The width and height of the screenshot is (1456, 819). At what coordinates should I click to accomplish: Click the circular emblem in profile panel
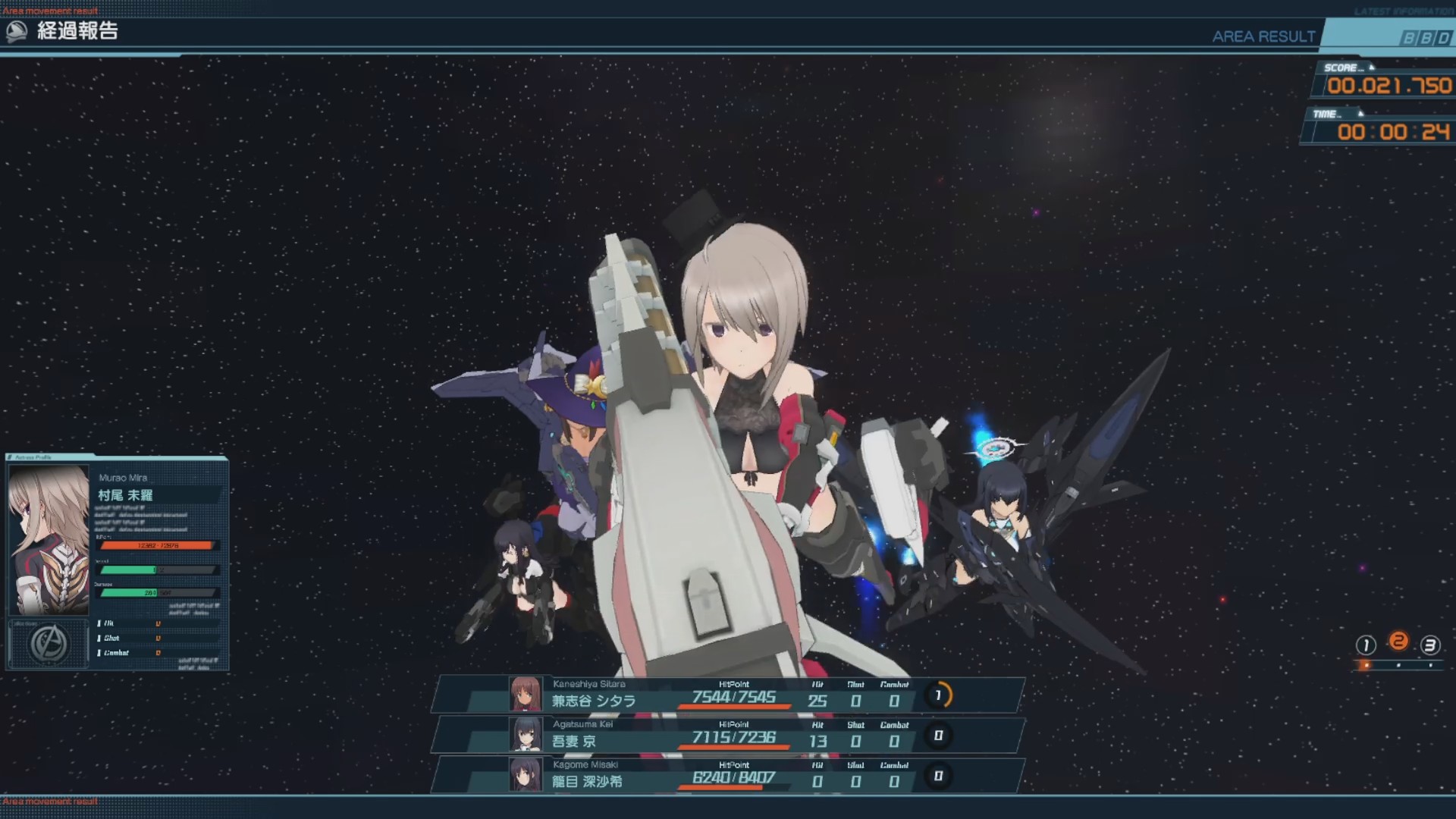coord(48,645)
